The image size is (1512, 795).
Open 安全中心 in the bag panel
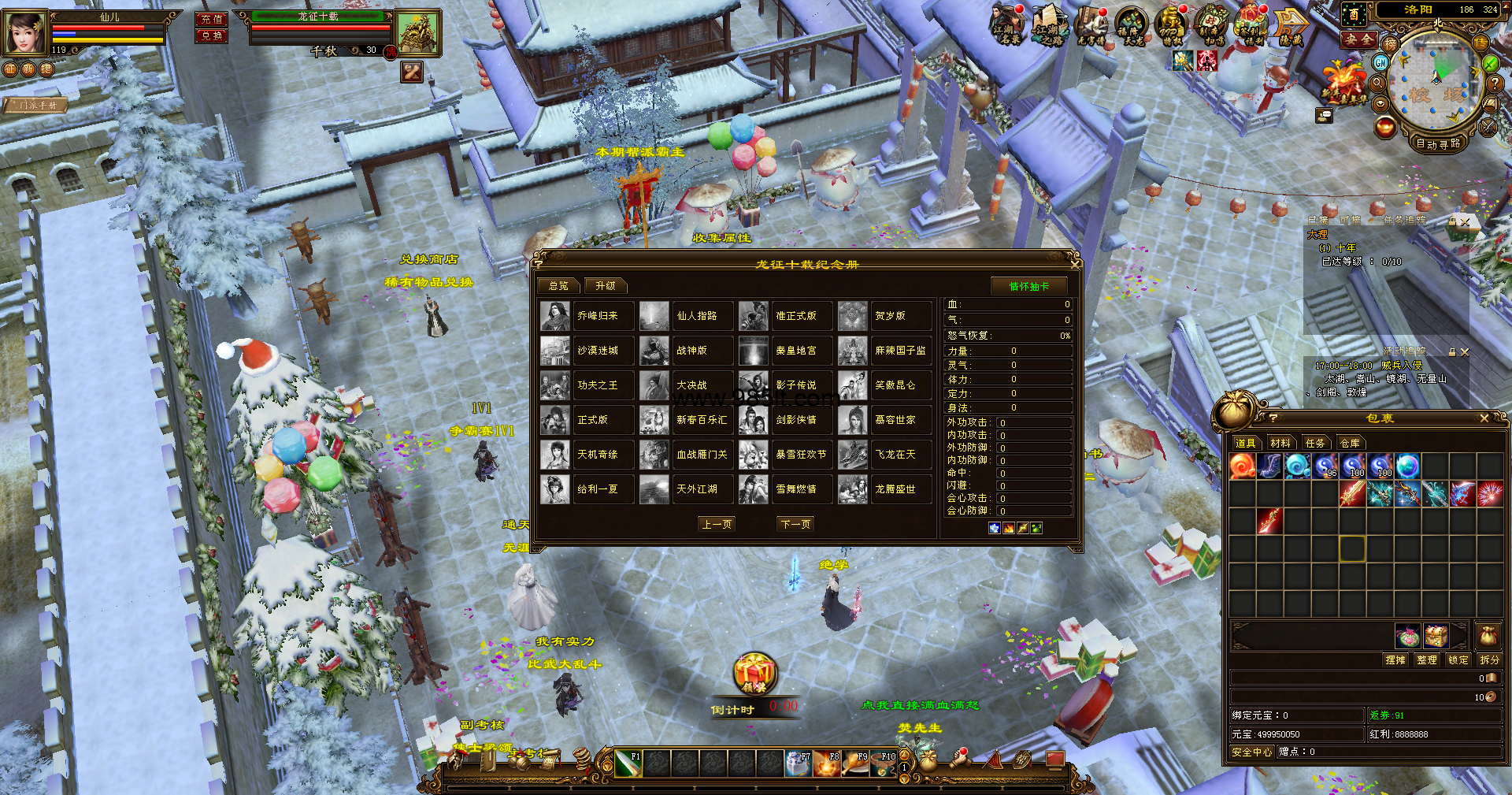(1251, 752)
